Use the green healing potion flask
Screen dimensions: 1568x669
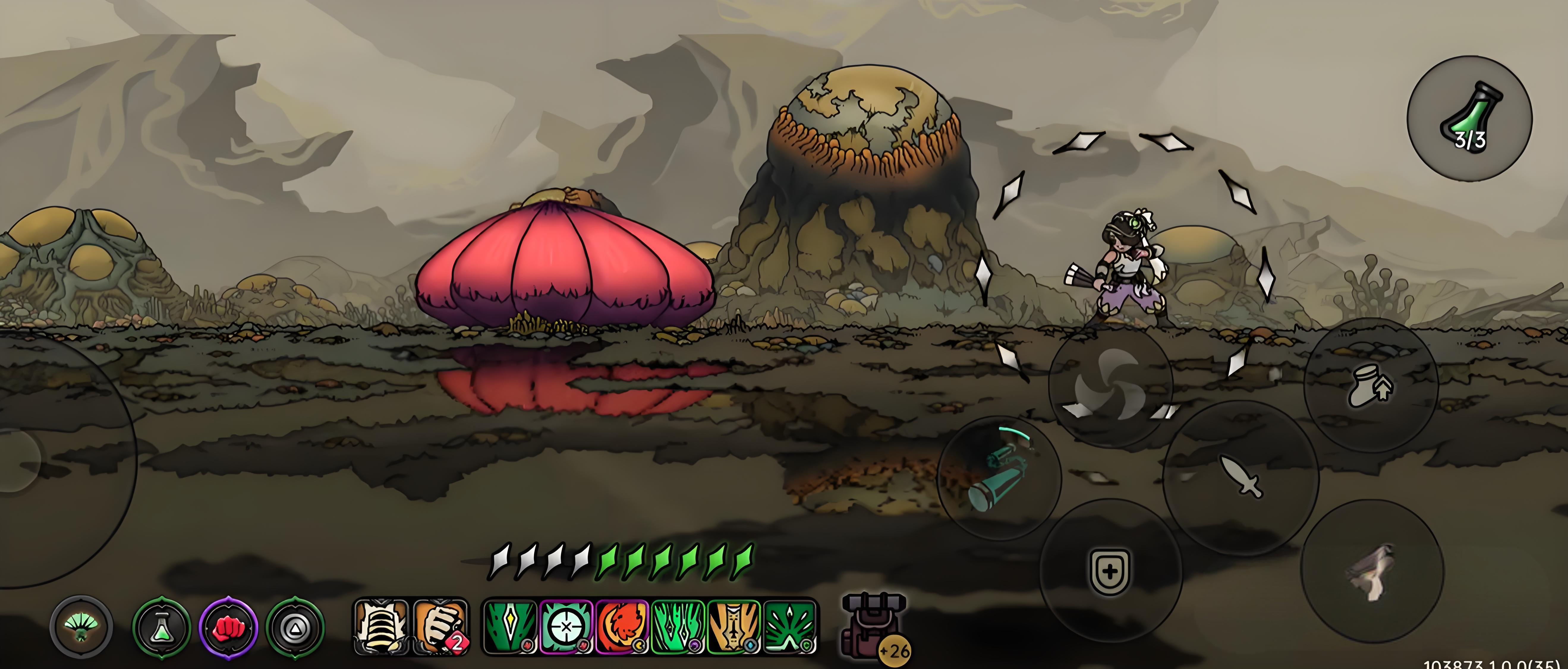(1469, 119)
